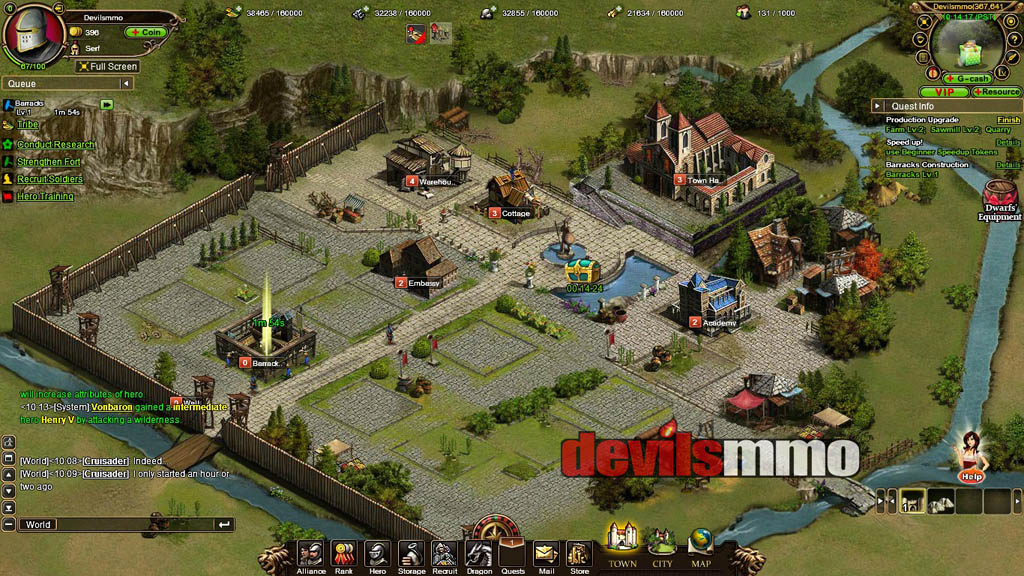Finish the Production Upgrade quest
Screen dimensions: 1024x576
click(1008, 120)
